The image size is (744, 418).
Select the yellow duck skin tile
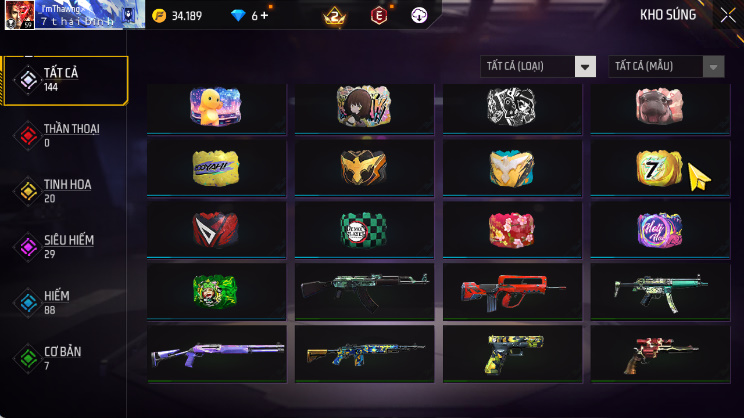click(215, 107)
